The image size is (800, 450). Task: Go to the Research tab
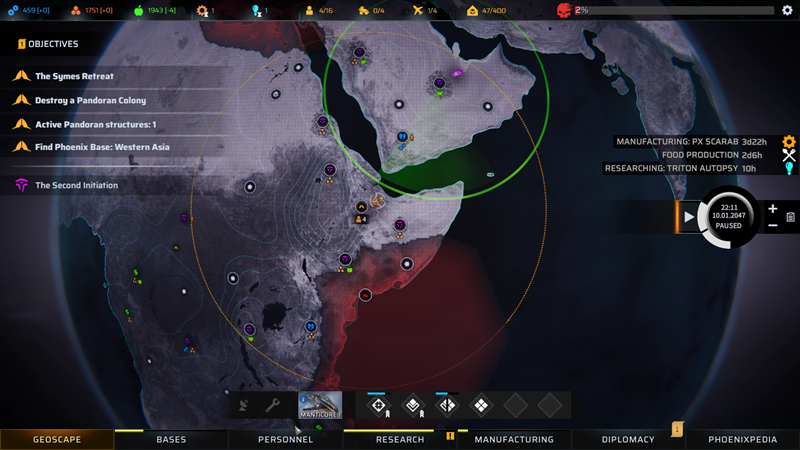400,439
